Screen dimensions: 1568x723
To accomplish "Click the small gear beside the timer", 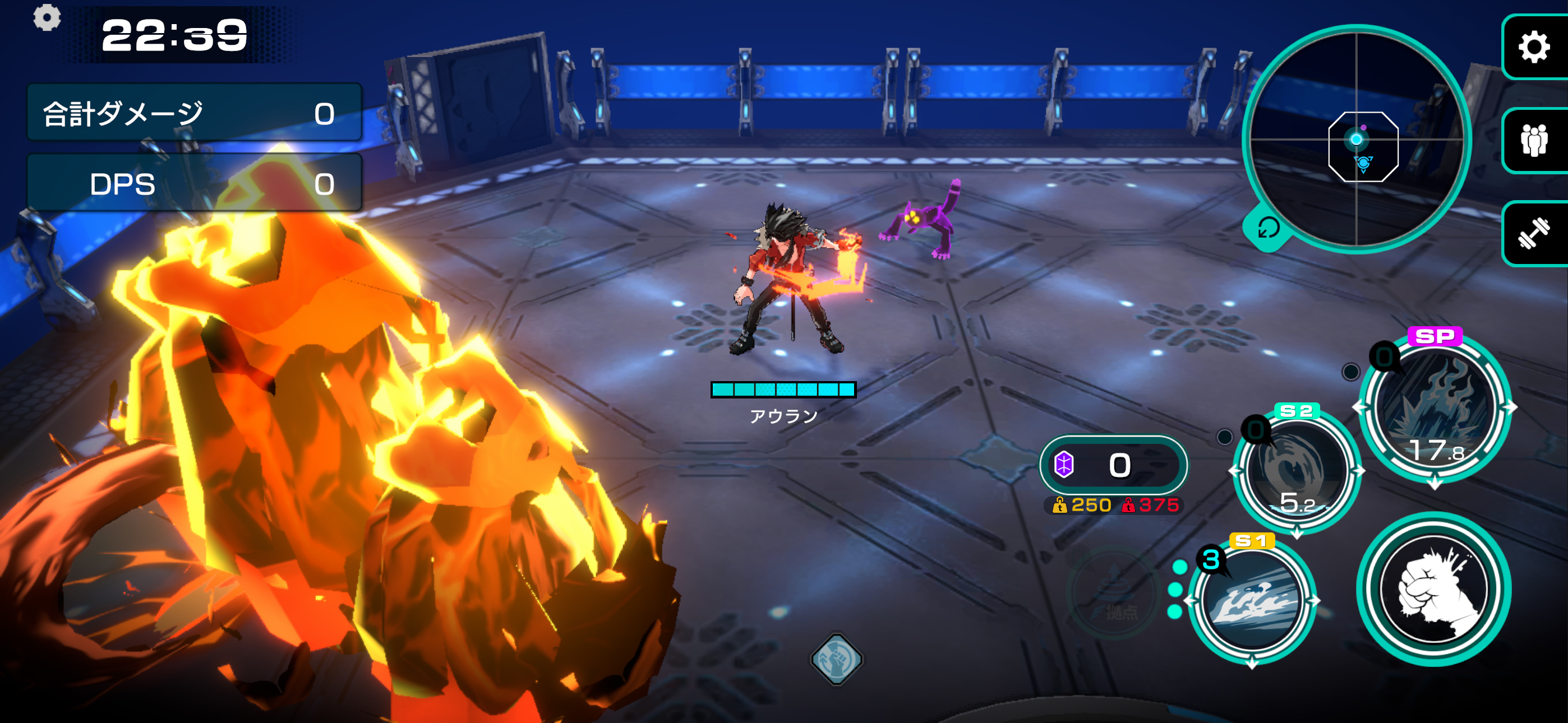I will (47, 17).
